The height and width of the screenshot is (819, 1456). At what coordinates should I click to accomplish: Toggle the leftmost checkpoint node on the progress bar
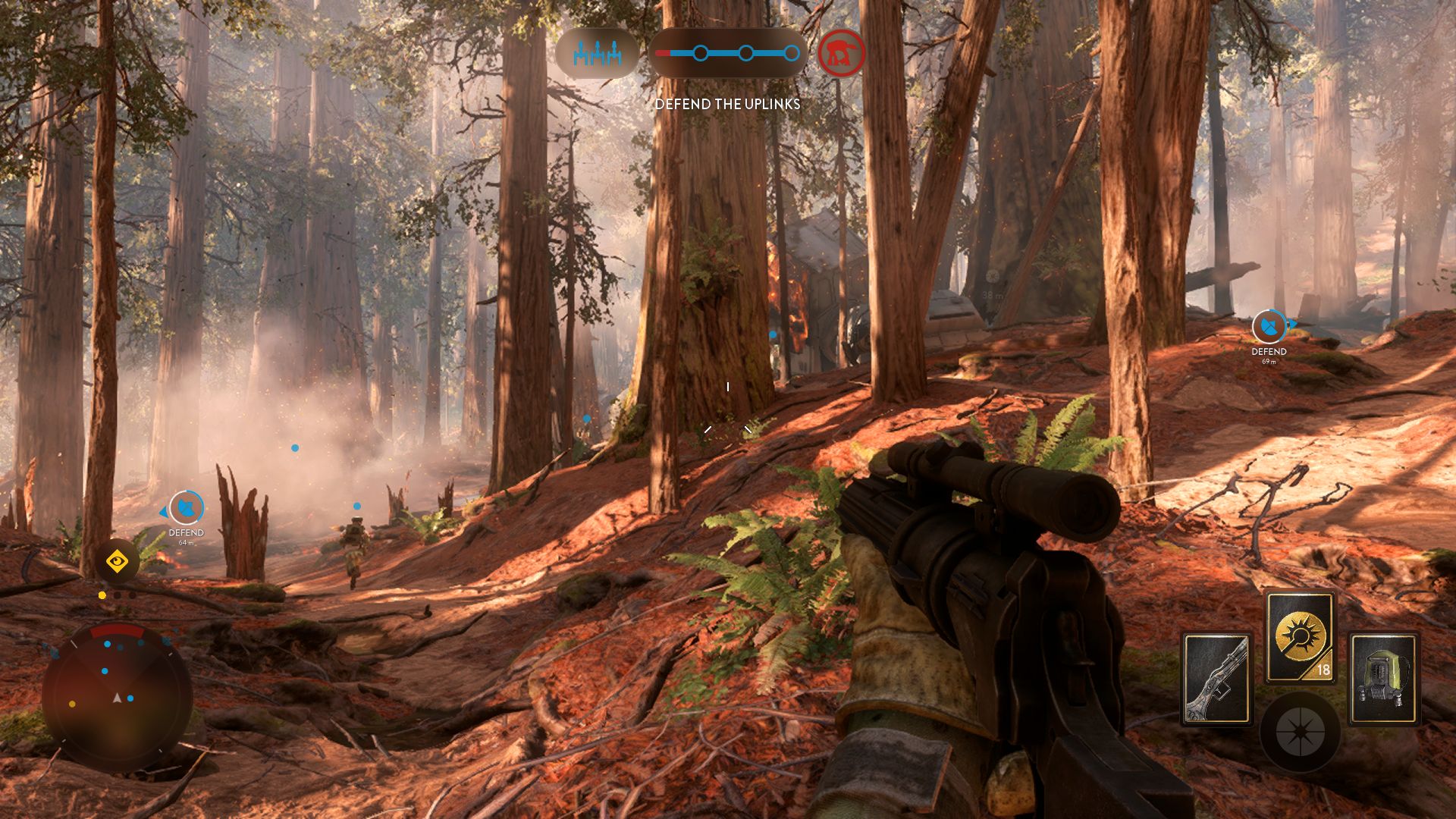(701, 53)
